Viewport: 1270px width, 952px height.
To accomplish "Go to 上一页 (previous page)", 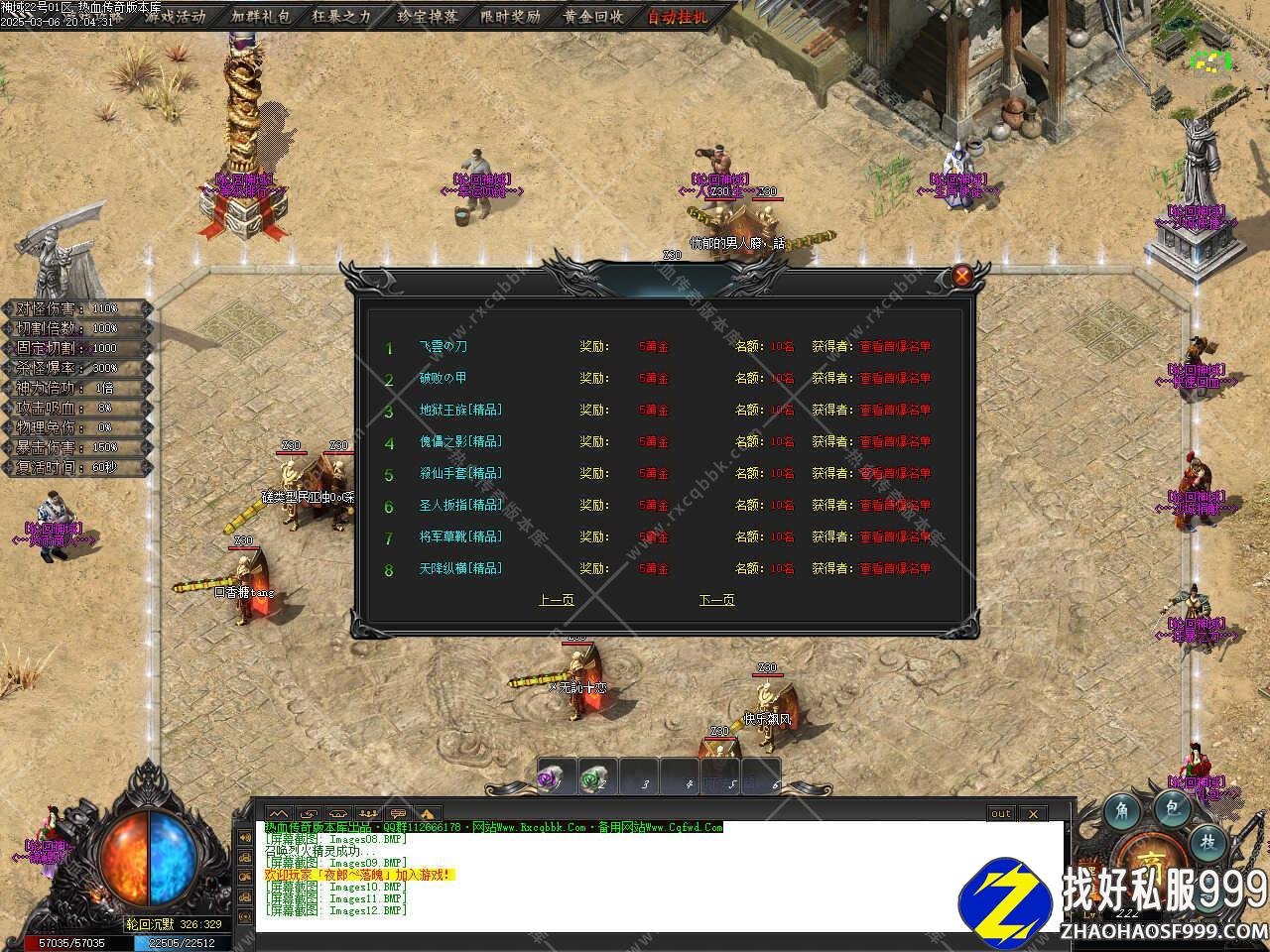I will [556, 600].
